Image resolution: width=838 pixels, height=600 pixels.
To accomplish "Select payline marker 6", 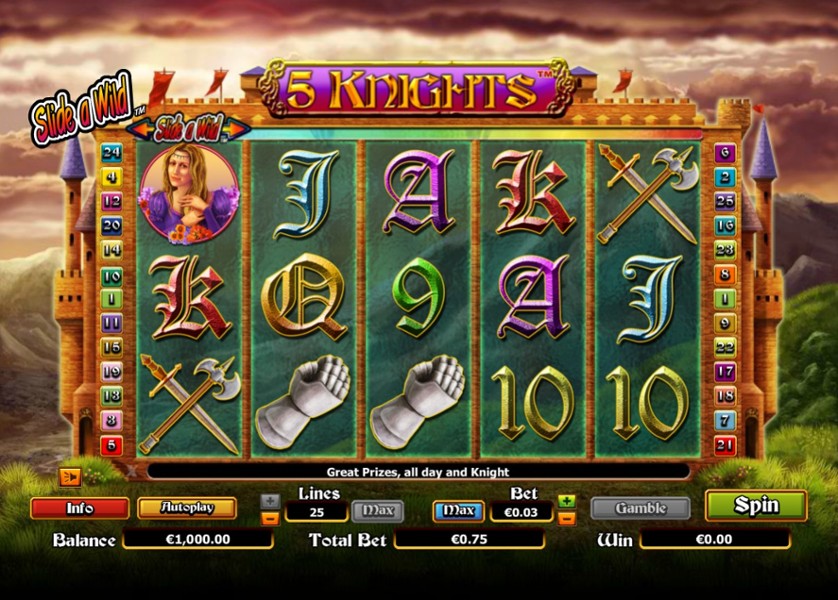I will click(x=726, y=153).
